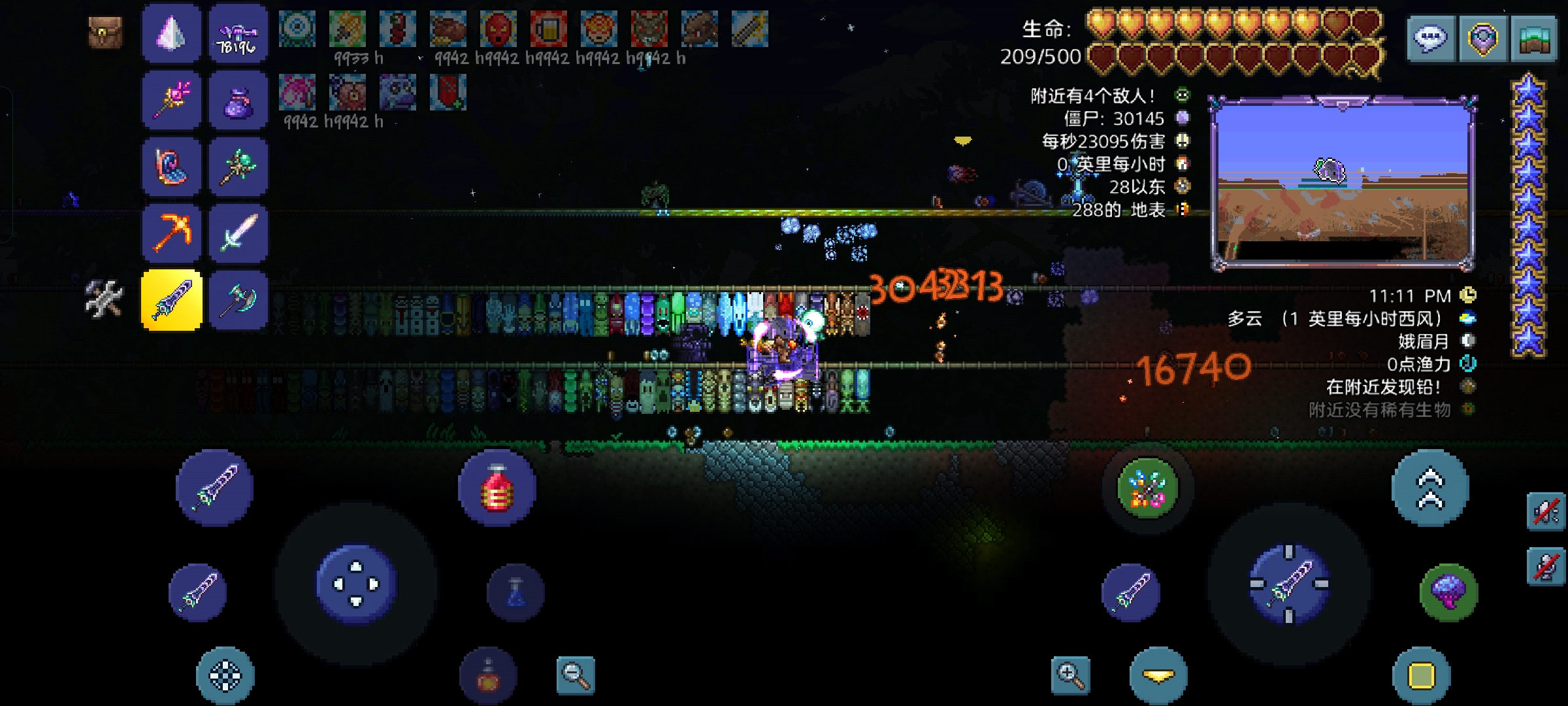Choose the axe in the hotbar

click(238, 300)
